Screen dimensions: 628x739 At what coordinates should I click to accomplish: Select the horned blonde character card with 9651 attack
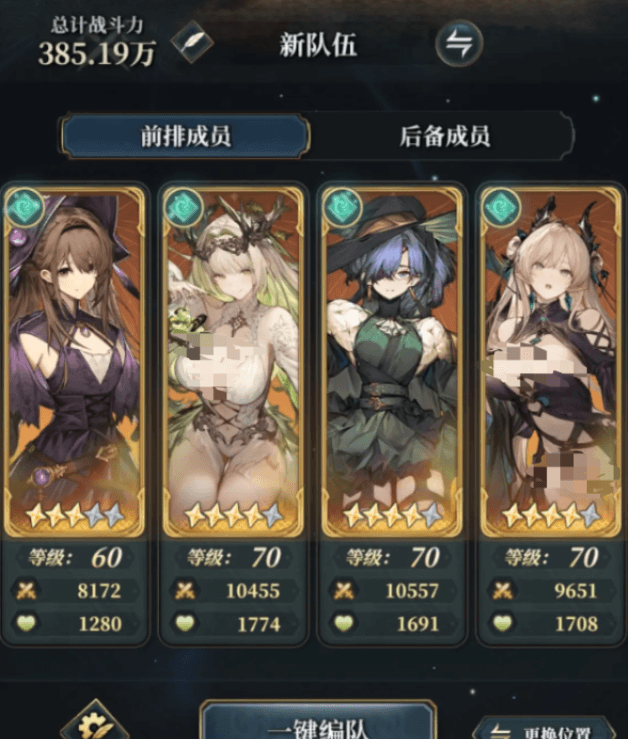(x=549, y=360)
